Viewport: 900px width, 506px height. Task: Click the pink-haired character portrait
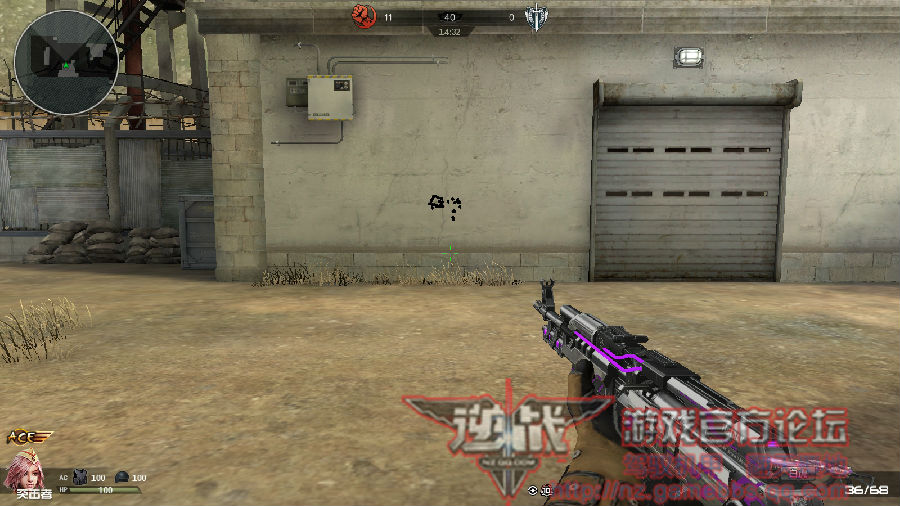point(22,470)
